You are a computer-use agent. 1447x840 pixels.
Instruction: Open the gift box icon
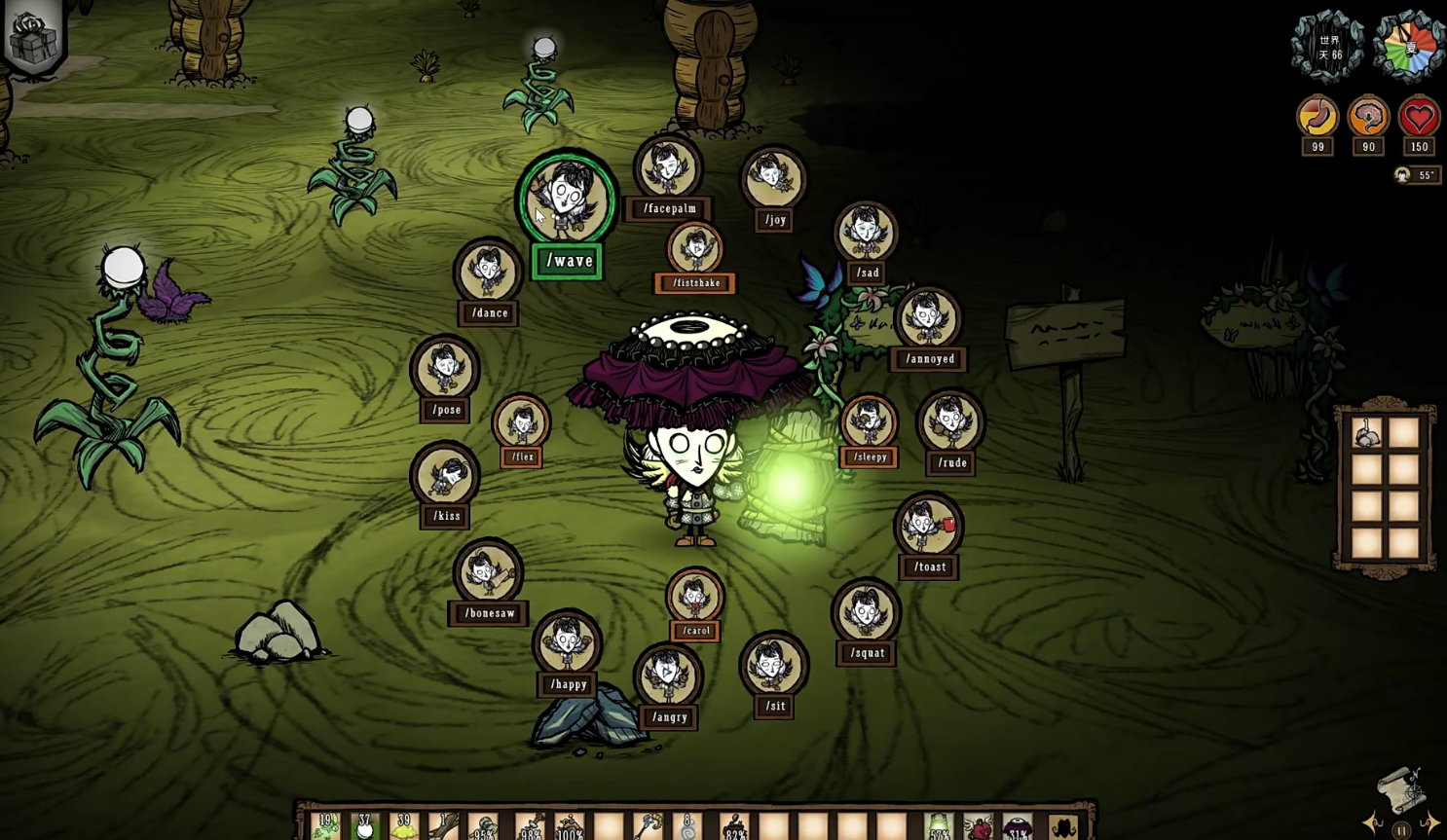point(33,39)
